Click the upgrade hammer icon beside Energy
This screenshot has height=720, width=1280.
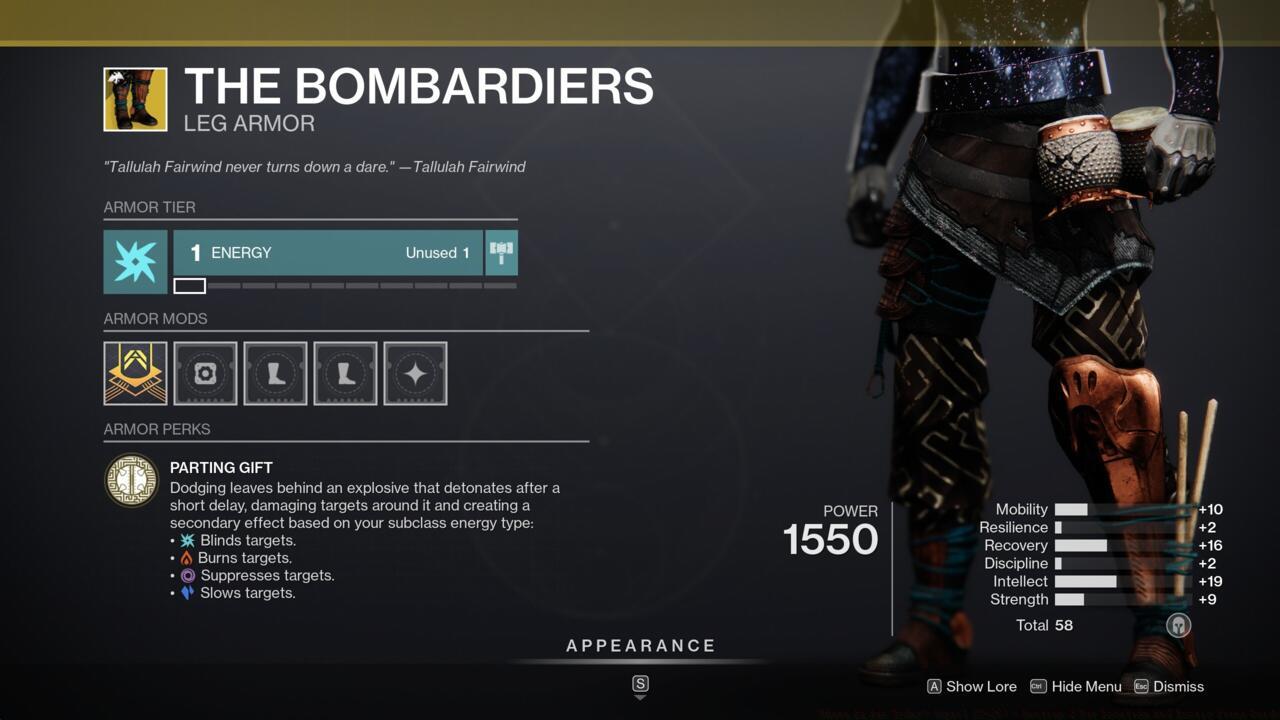[500, 253]
